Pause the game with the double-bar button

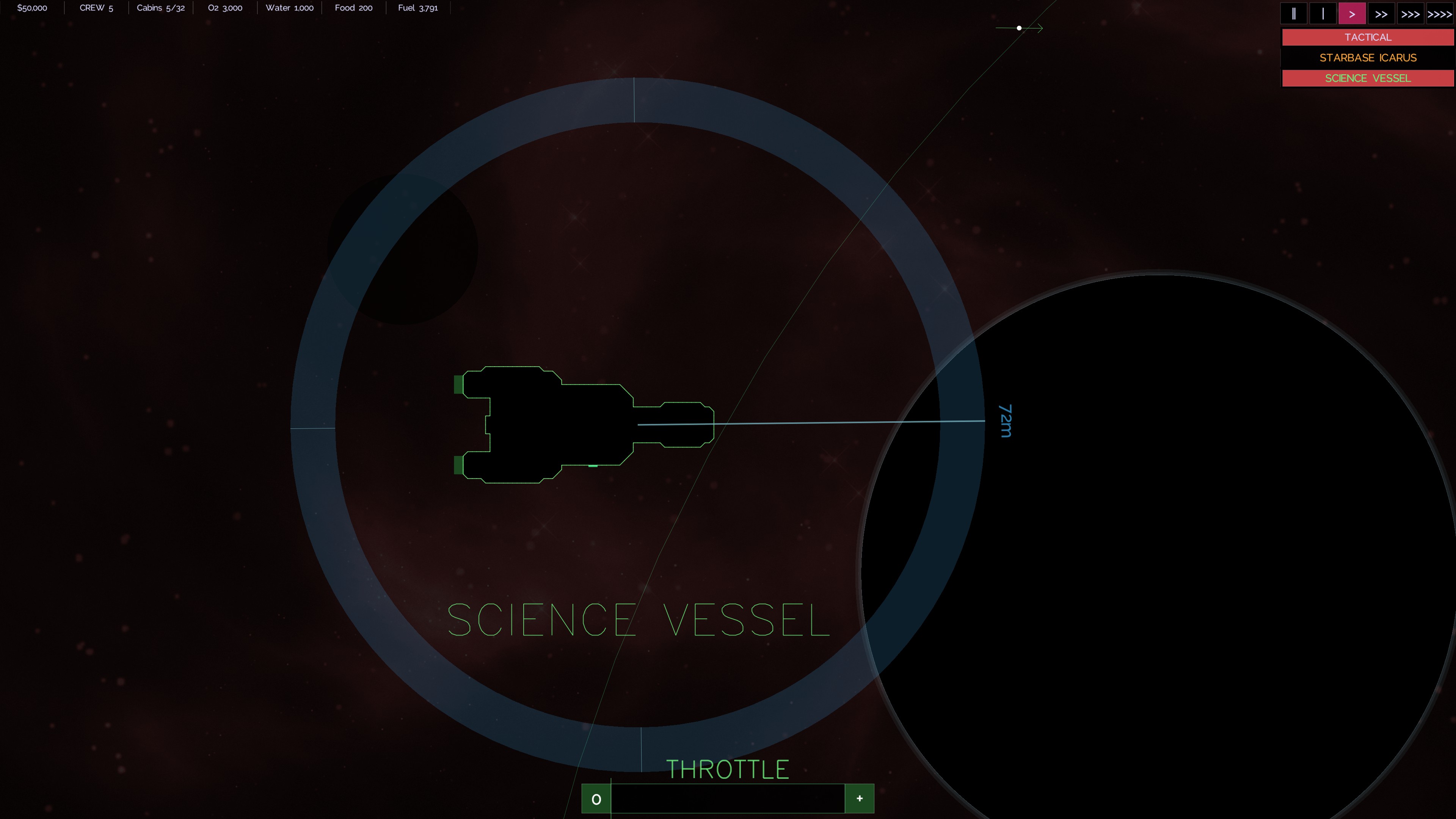(x=1293, y=14)
